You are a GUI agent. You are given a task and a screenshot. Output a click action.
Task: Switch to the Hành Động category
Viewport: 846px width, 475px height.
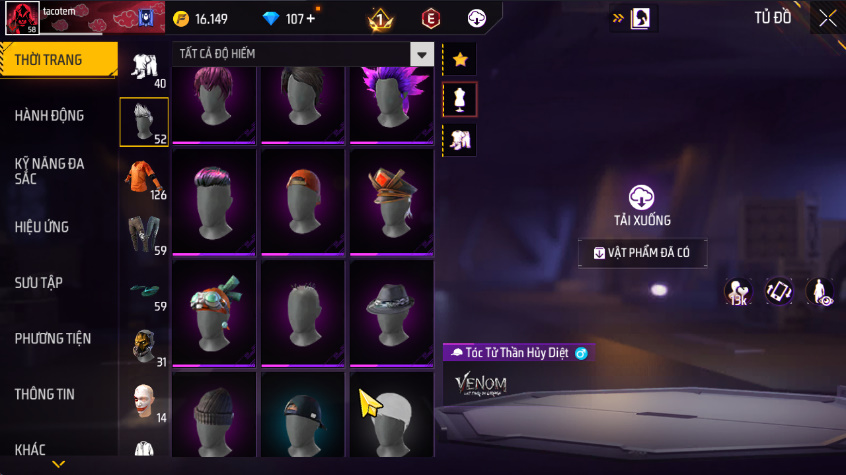[50, 116]
